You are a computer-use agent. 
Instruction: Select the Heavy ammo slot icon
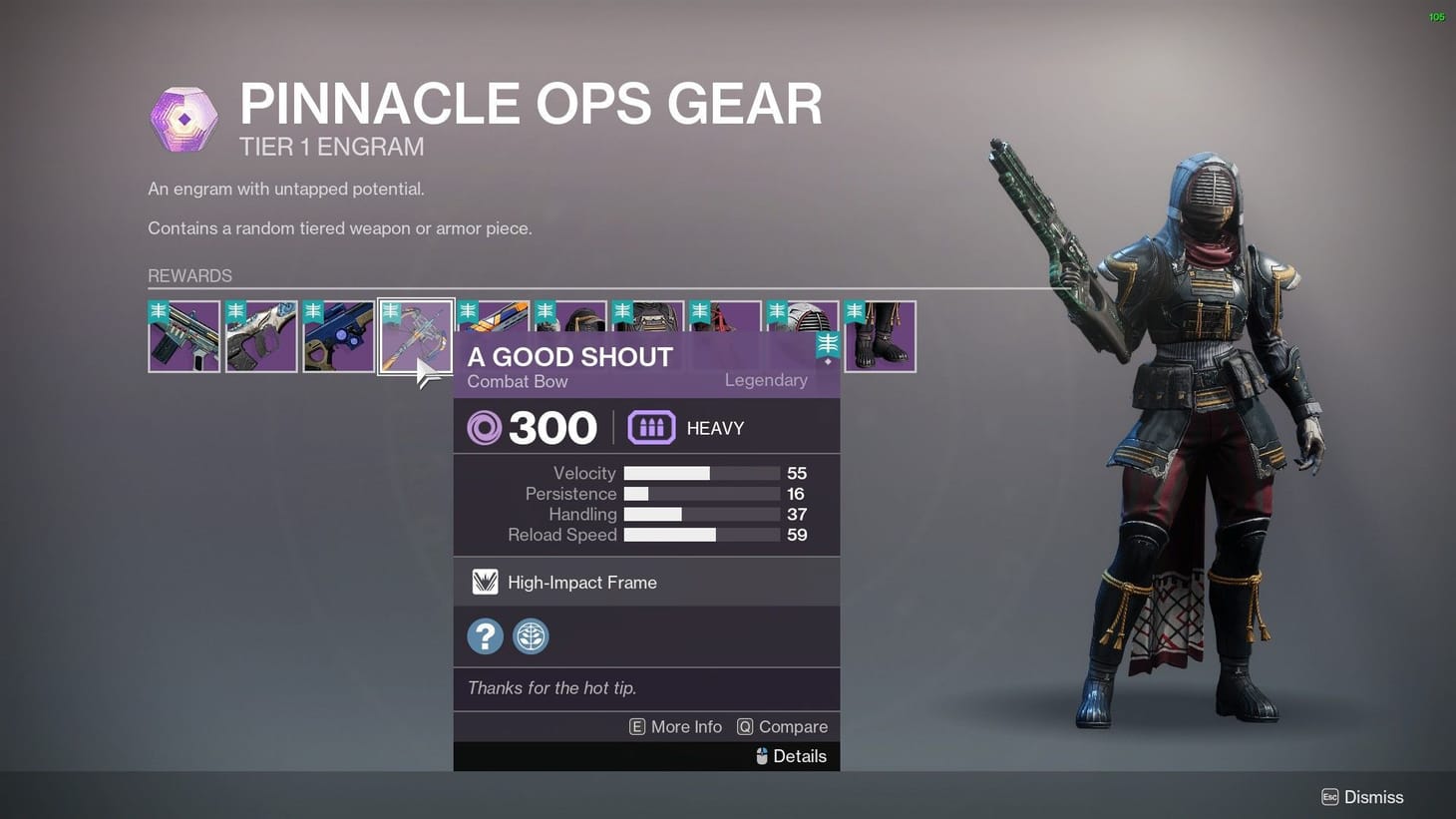650,427
